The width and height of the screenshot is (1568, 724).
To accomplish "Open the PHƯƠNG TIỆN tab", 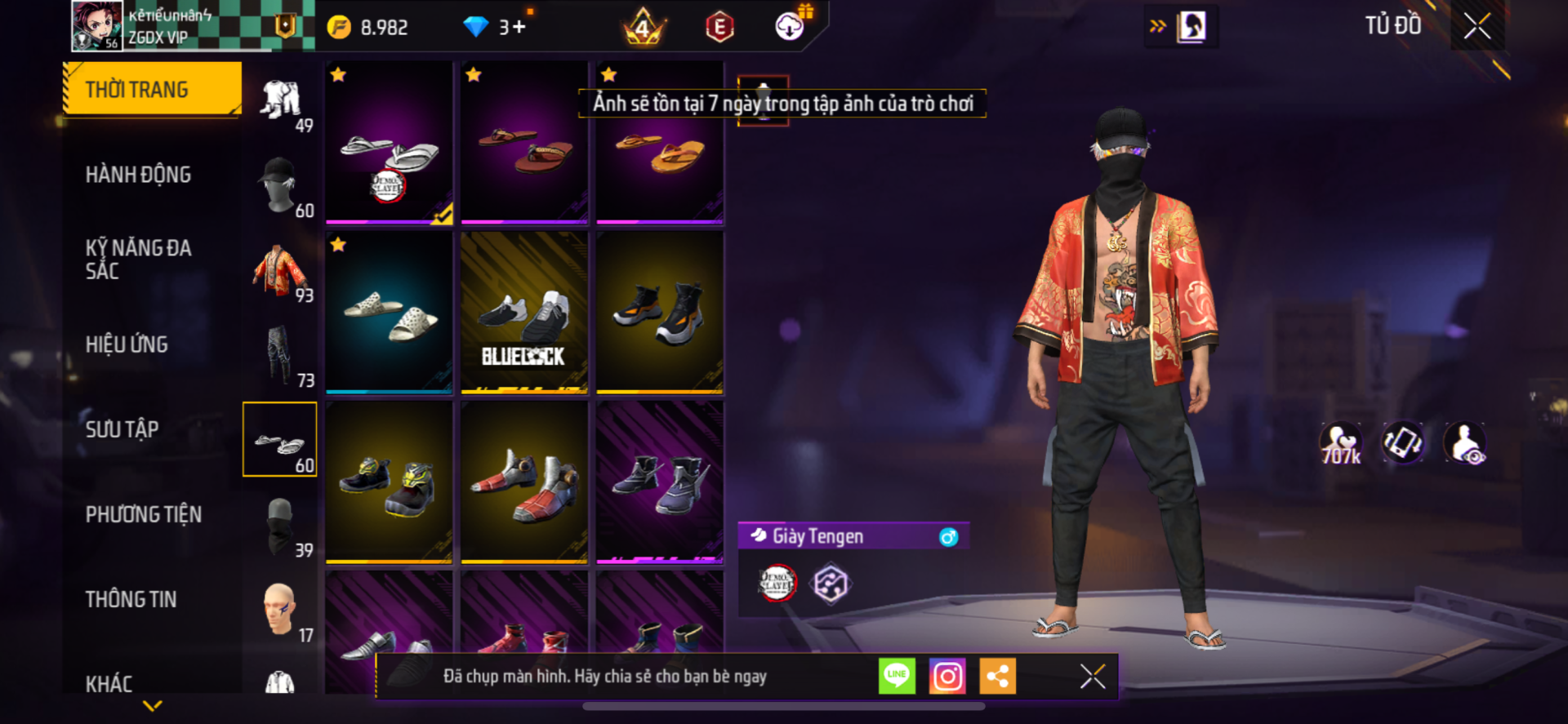I will coord(144,514).
